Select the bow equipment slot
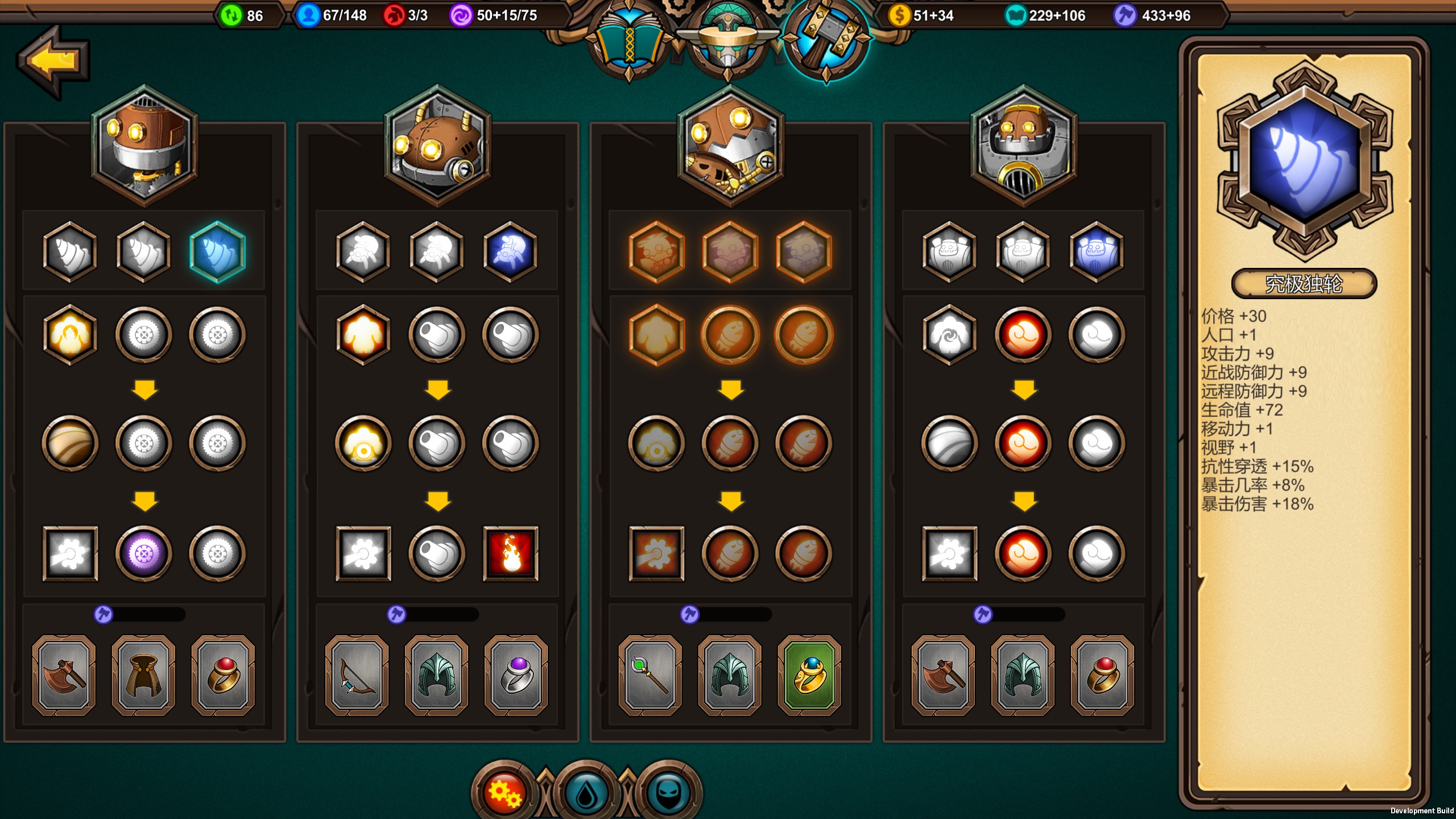 pos(357,675)
